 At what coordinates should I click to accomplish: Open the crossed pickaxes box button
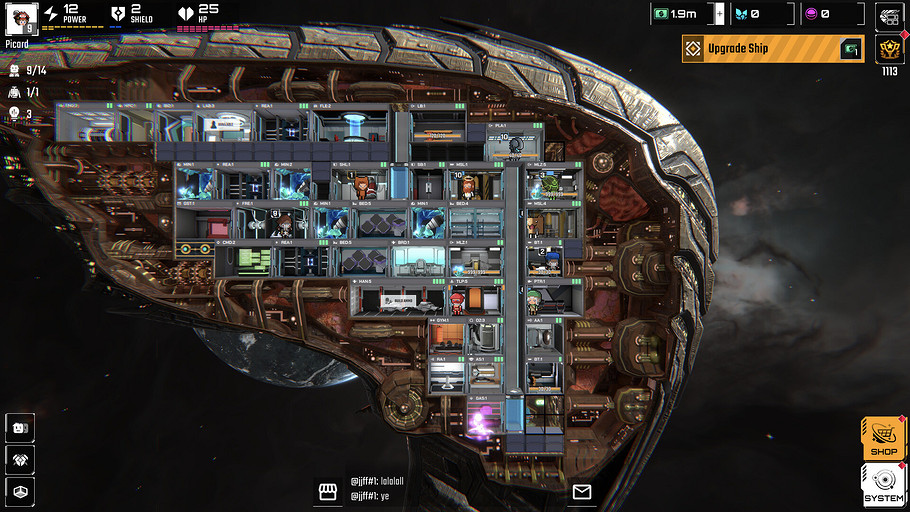[21, 458]
